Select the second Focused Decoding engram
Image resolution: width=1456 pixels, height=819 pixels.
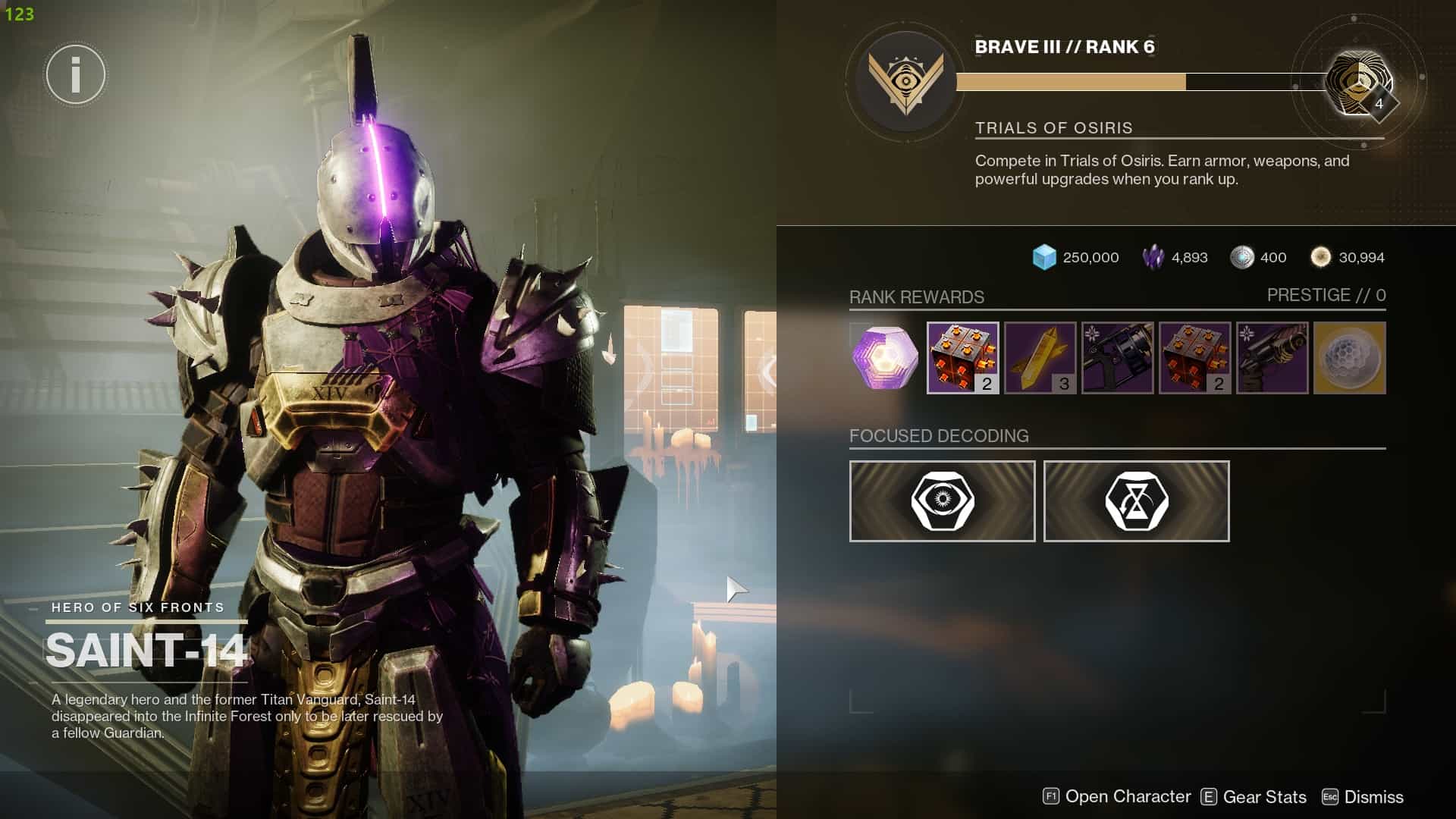click(1136, 500)
